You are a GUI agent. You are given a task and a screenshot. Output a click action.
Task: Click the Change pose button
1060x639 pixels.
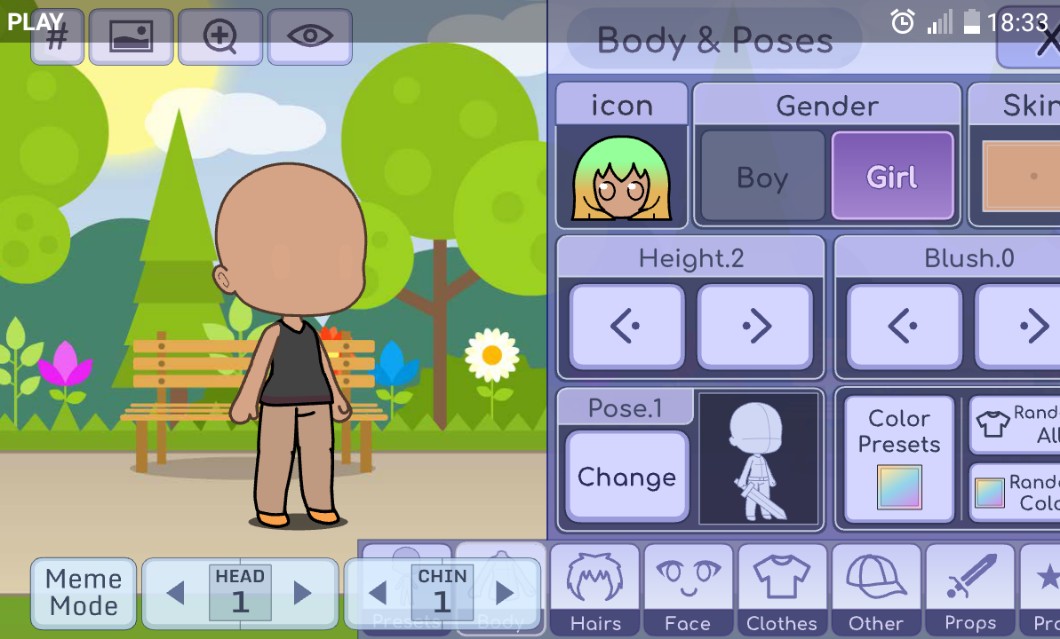626,477
